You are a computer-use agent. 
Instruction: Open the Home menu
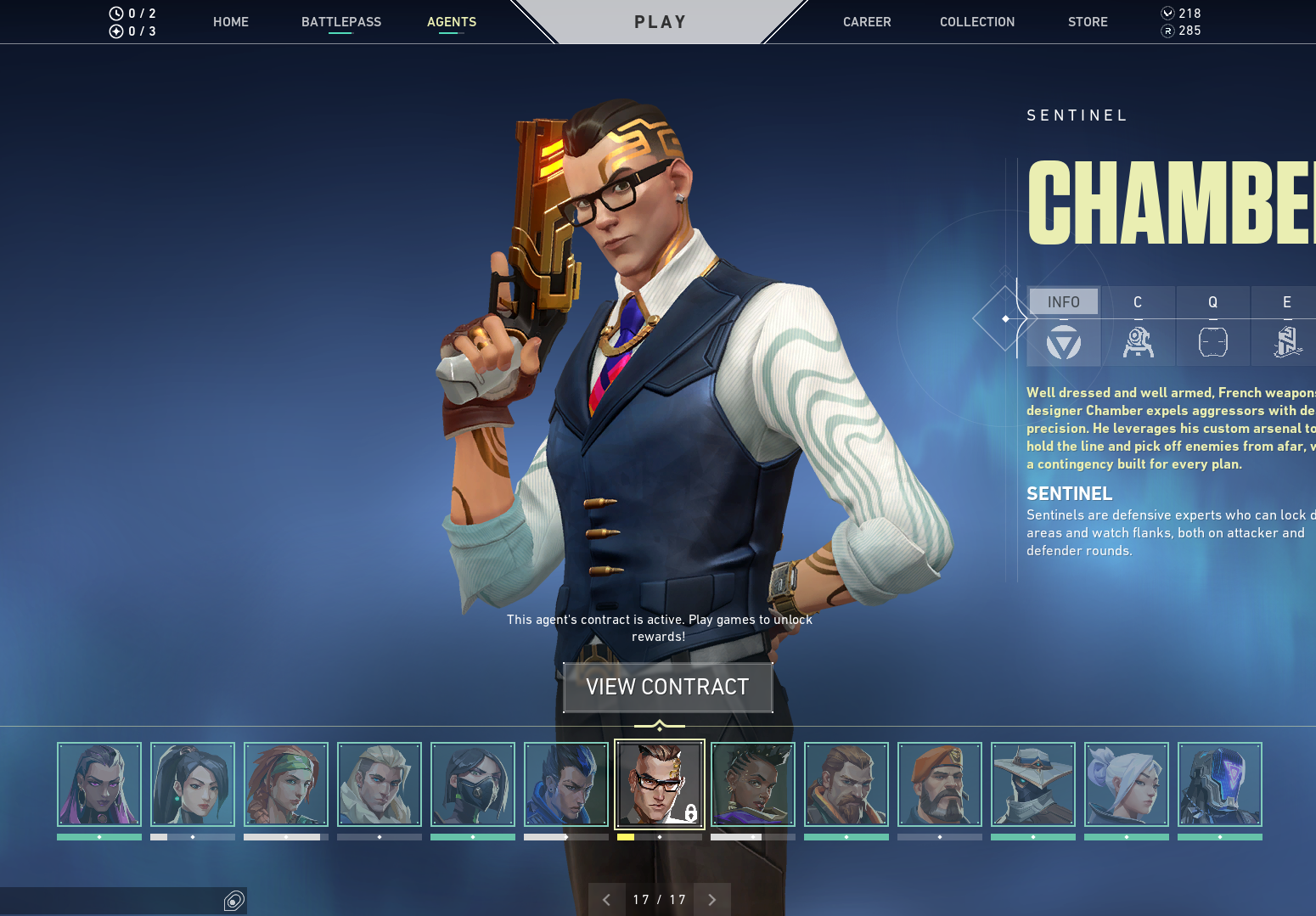point(231,22)
